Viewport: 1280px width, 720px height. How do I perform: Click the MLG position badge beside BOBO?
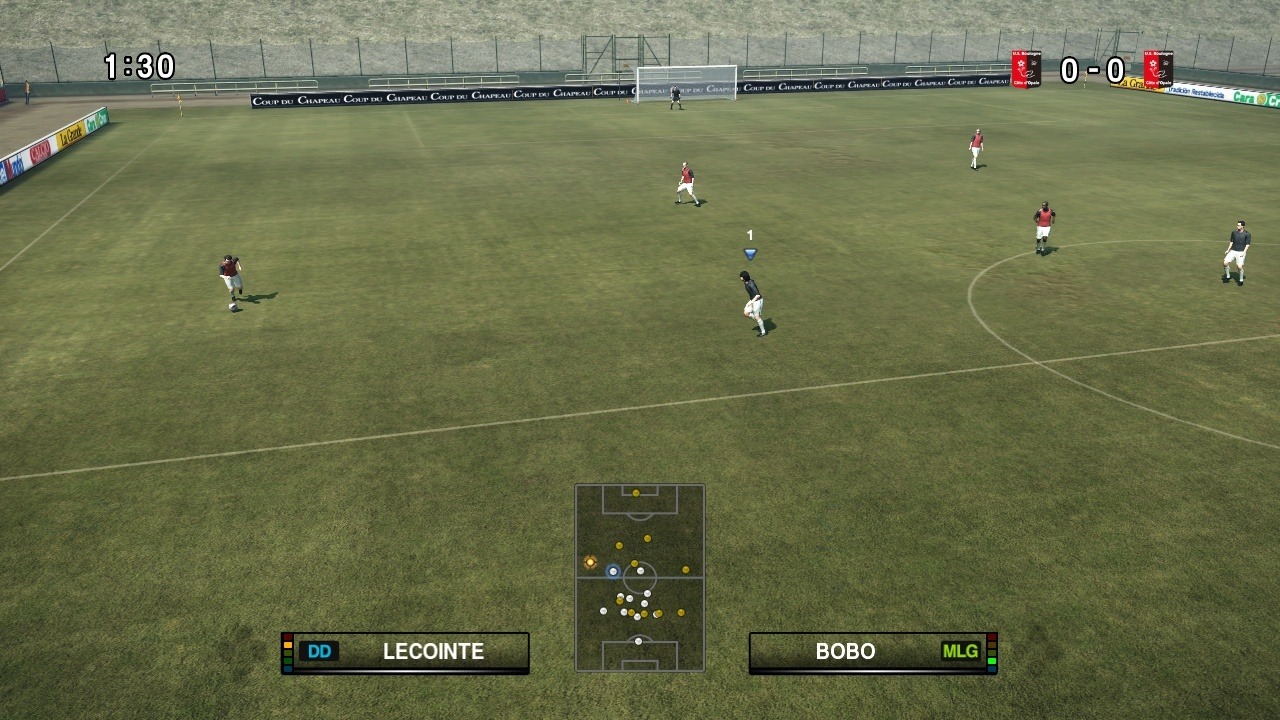[959, 651]
